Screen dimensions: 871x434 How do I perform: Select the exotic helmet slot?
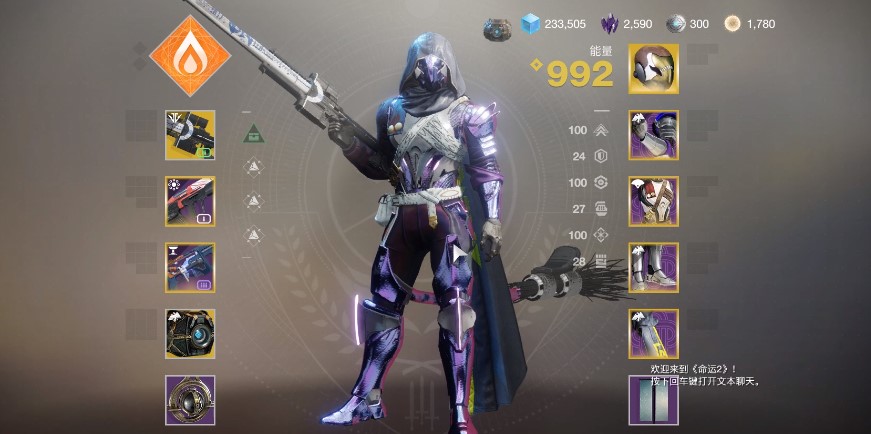click(x=653, y=69)
